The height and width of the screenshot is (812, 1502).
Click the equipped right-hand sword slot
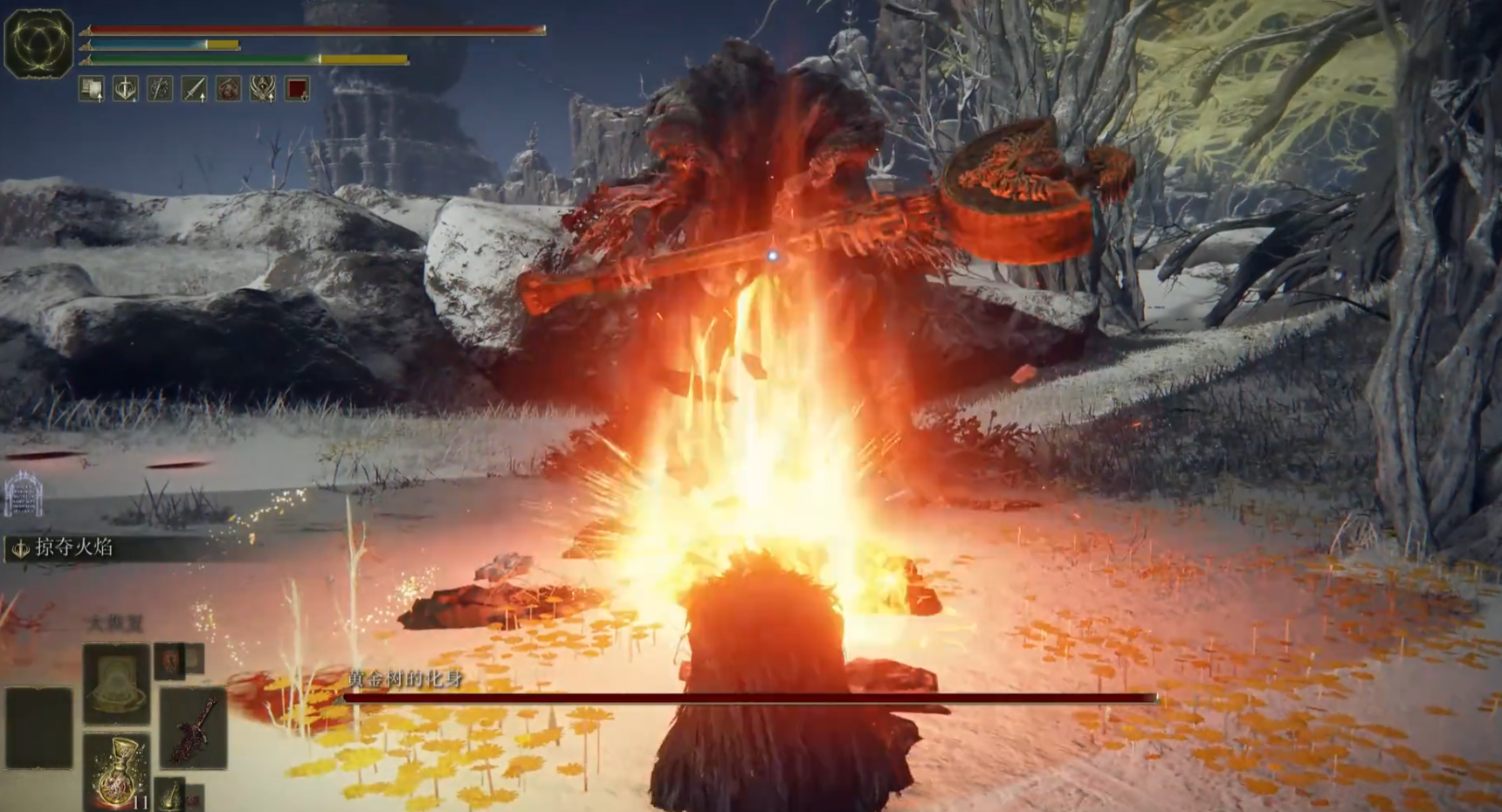[x=194, y=728]
